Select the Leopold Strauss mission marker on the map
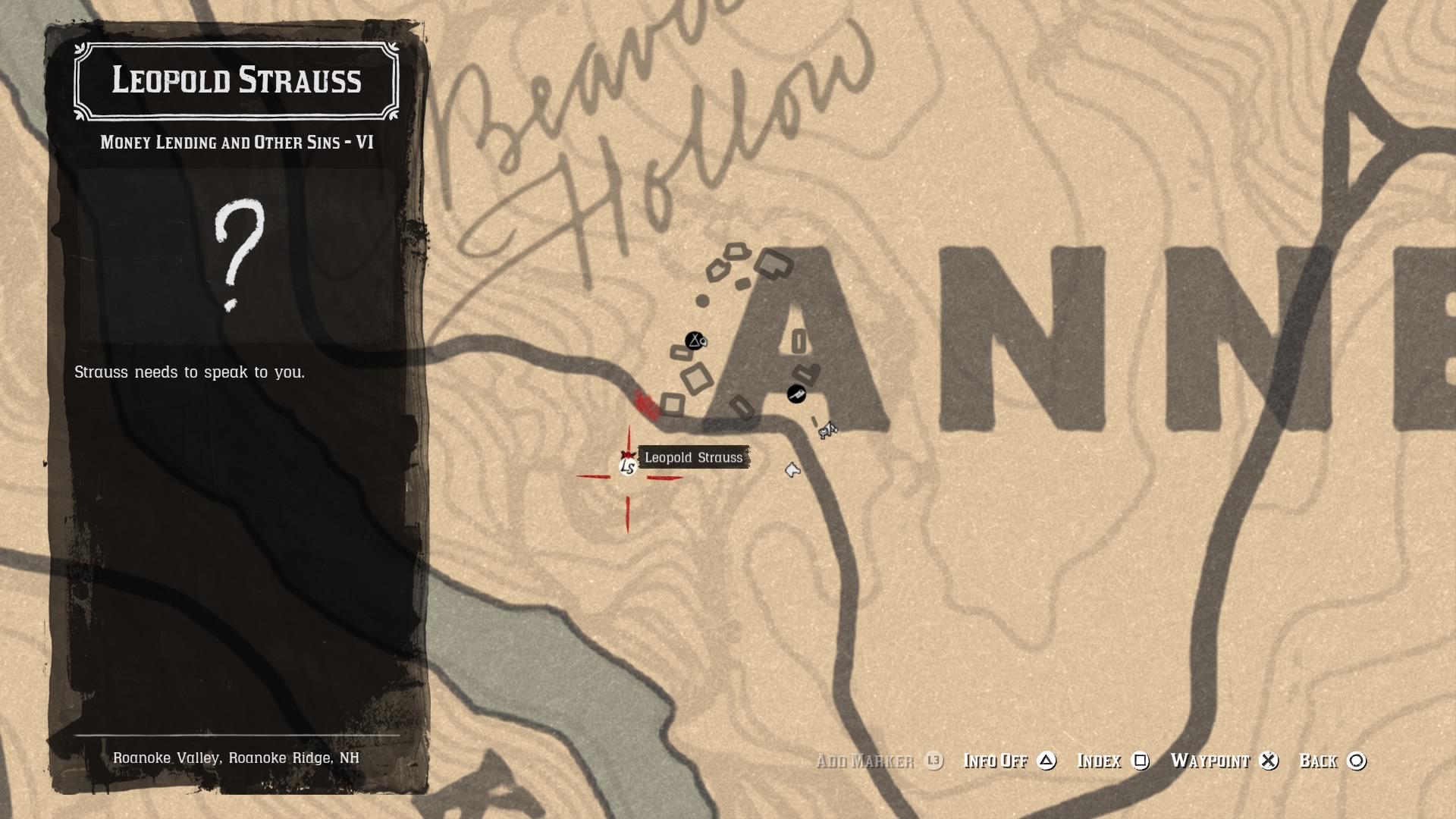The height and width of the screenshot is (819, 1456). [x=627, y=466]
